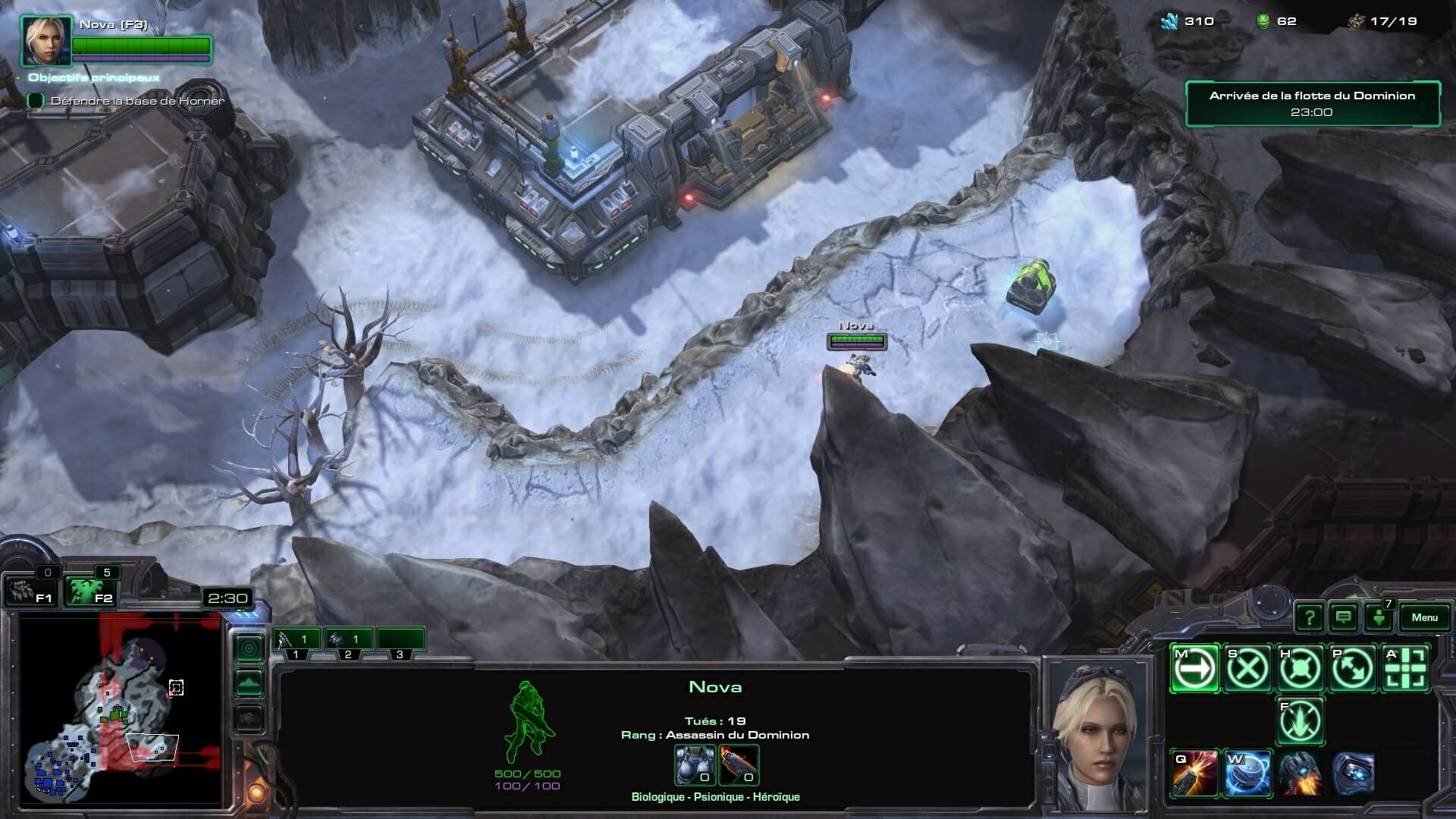Issue the Stop command

pyautogui.click(x=1247, y=669)
